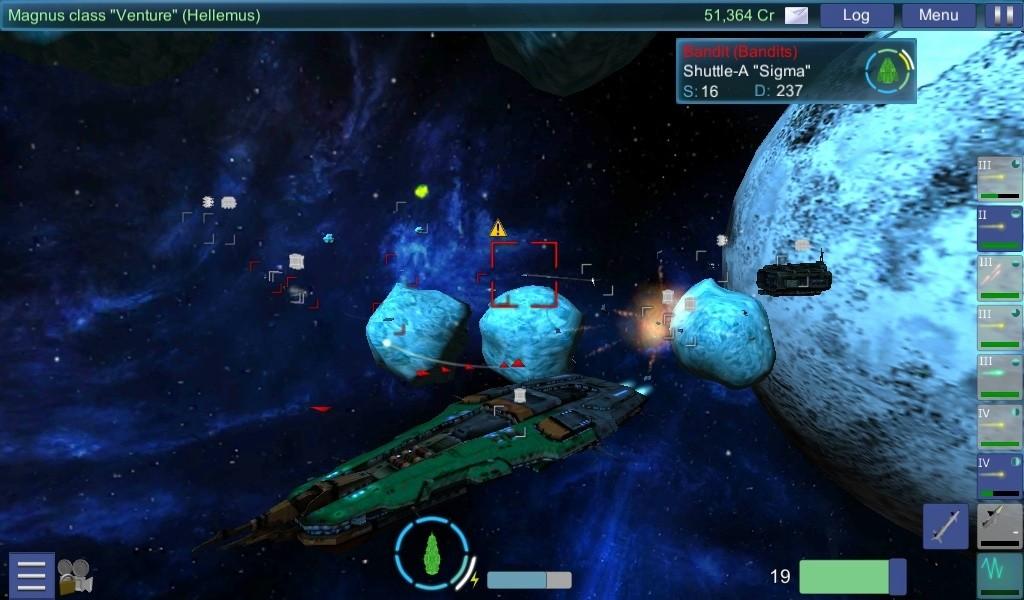This screenshot has width=1024, height=600.
Task: Pause the game
Action: 1000,15
